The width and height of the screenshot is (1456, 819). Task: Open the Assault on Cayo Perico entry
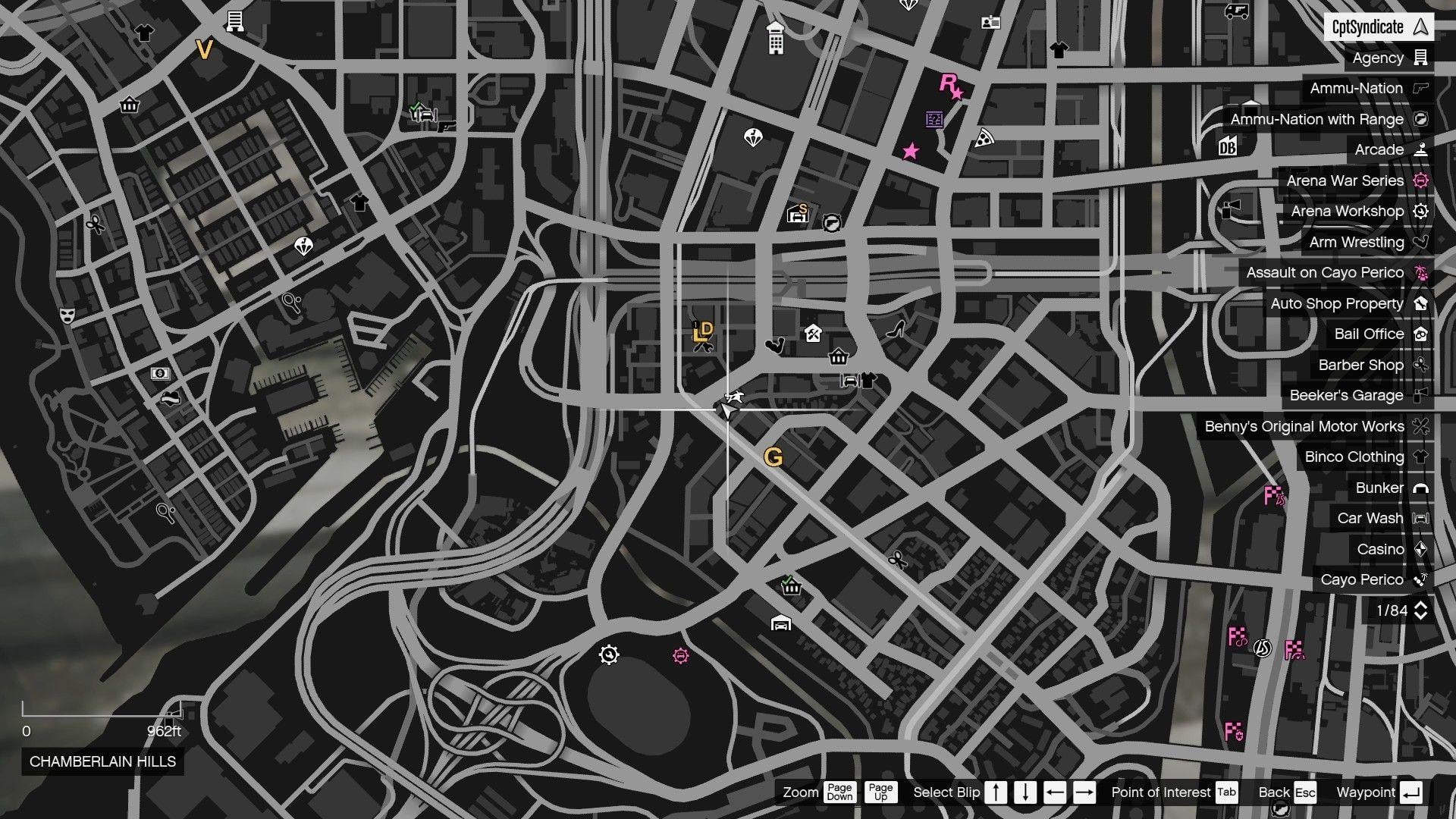(x=1326, y=272)
